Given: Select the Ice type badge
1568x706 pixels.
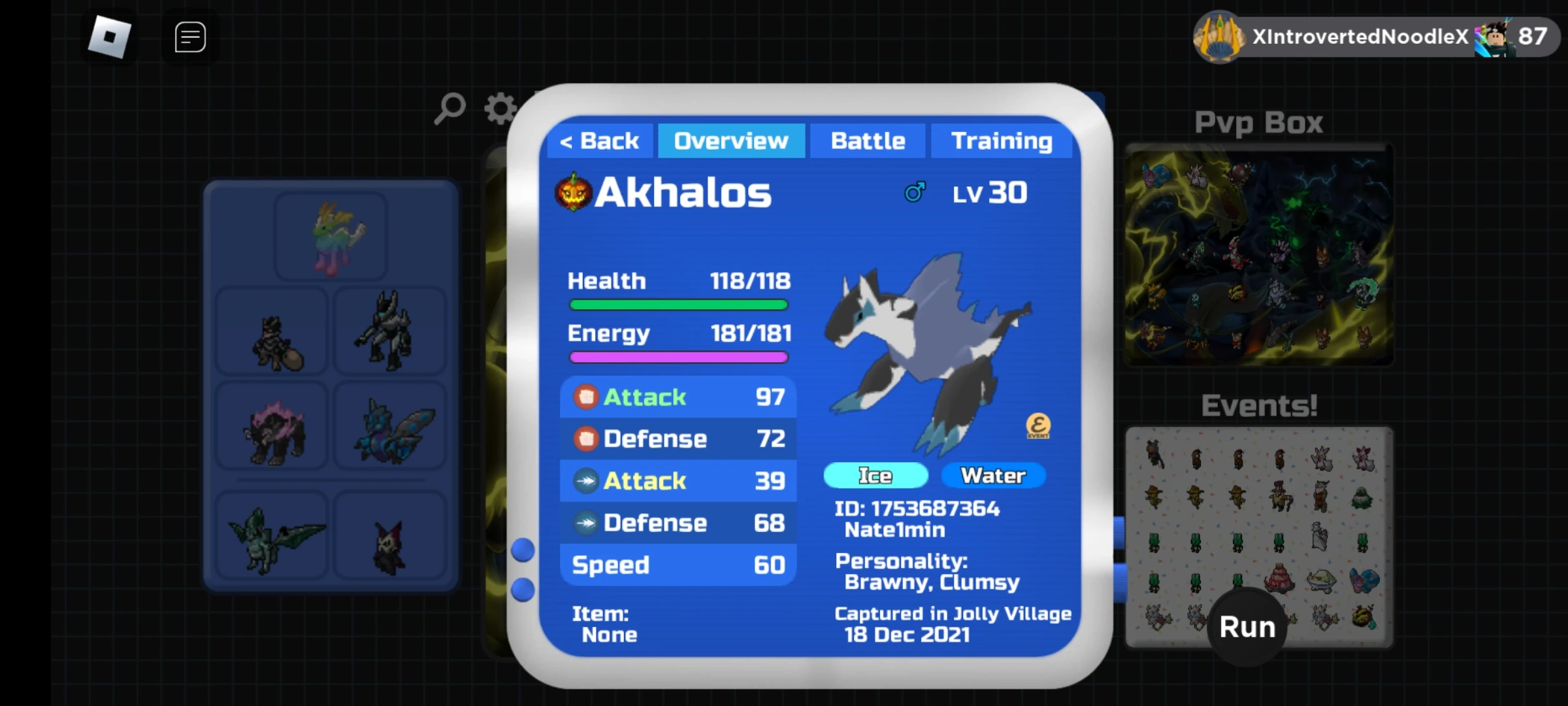Looking at the screenshot, I should [875, 475].
